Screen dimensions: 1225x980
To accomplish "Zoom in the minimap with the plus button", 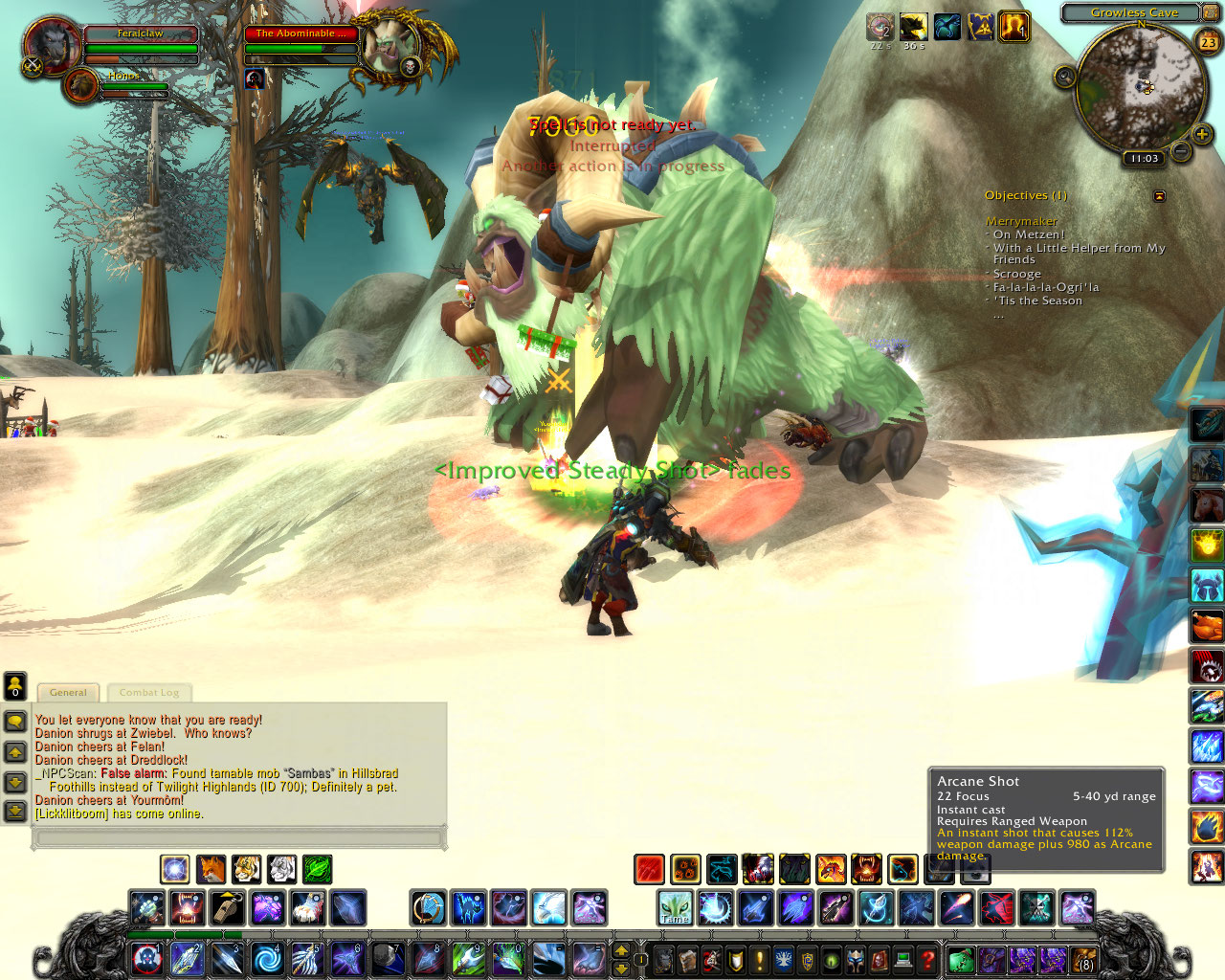I will pyautogui.click(x=1201, y=134).
